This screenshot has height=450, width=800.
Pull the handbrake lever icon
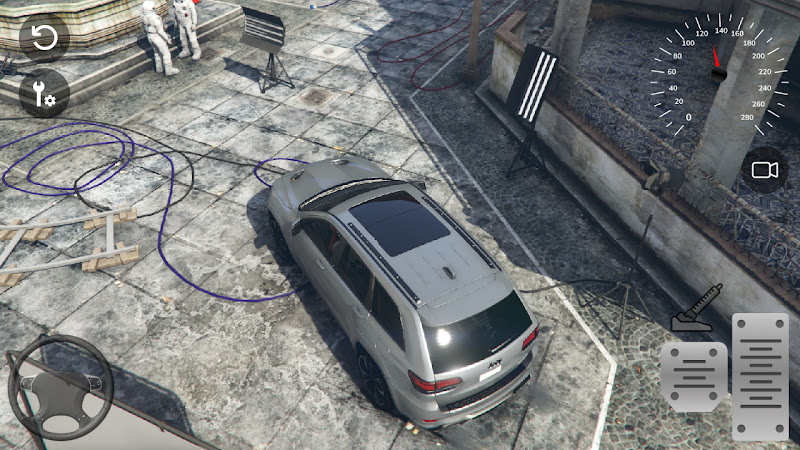tap(696, 308)
